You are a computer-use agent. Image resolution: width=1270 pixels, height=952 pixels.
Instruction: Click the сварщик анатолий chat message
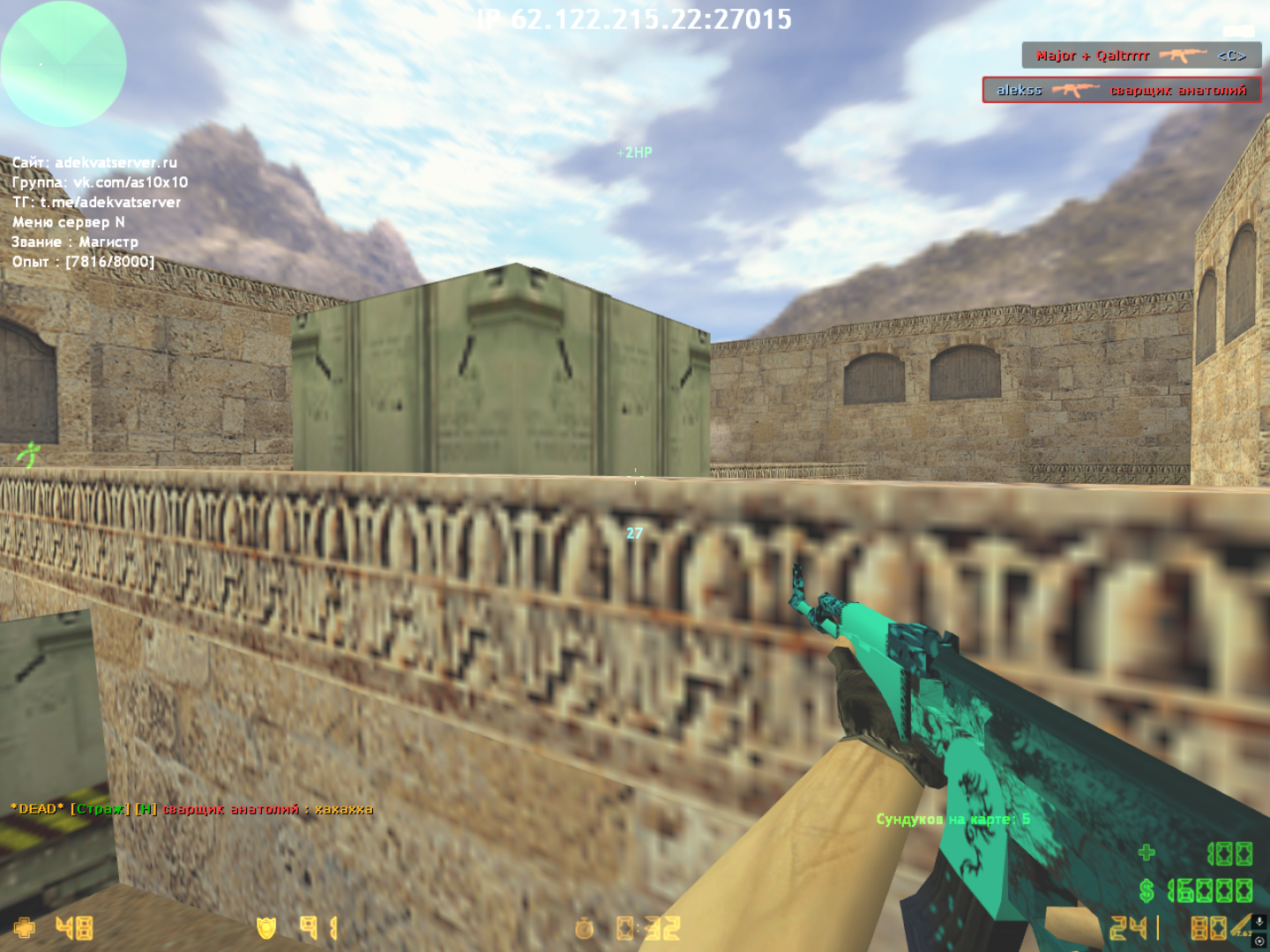(191, 809)
